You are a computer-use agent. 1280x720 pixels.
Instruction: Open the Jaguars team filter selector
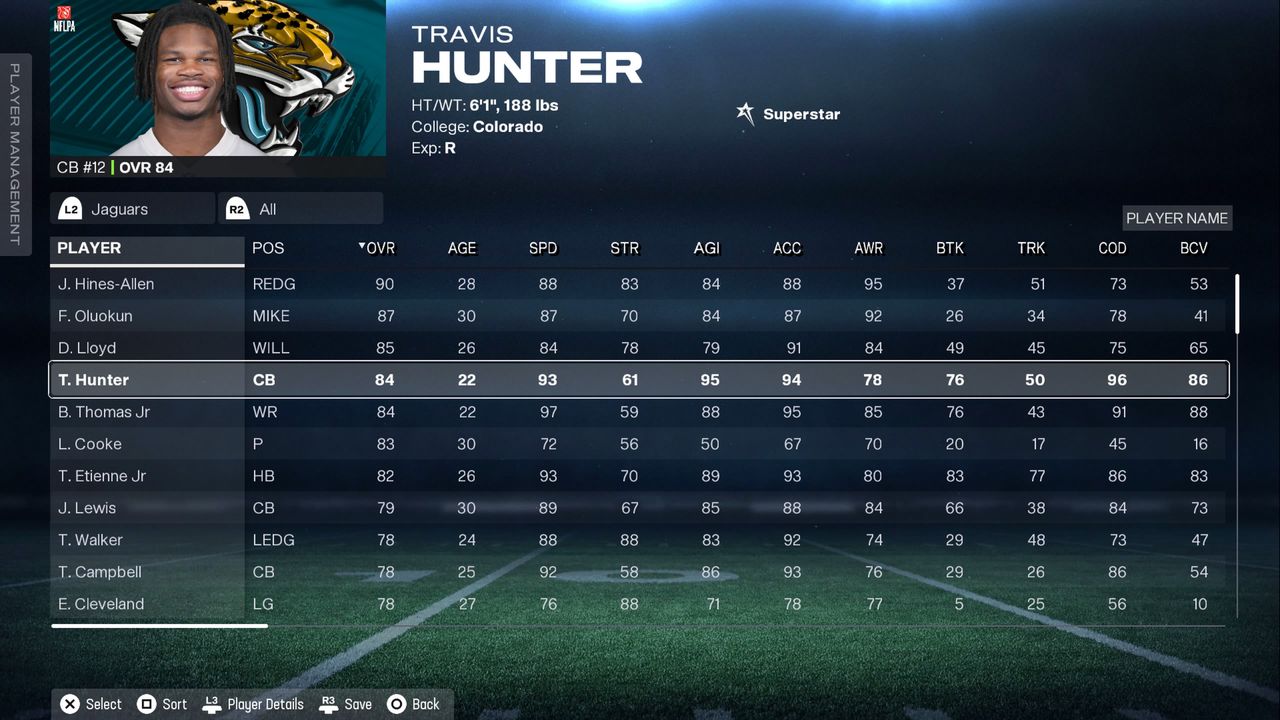pos(132,209)
